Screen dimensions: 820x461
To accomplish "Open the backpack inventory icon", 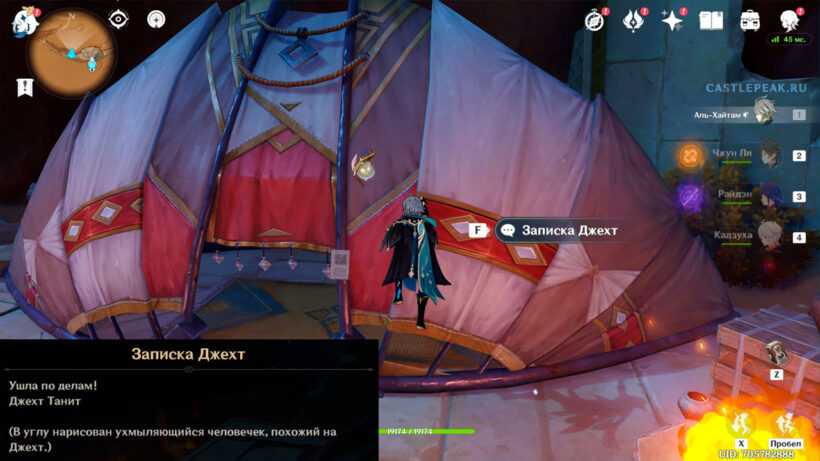I will [750, 20].
